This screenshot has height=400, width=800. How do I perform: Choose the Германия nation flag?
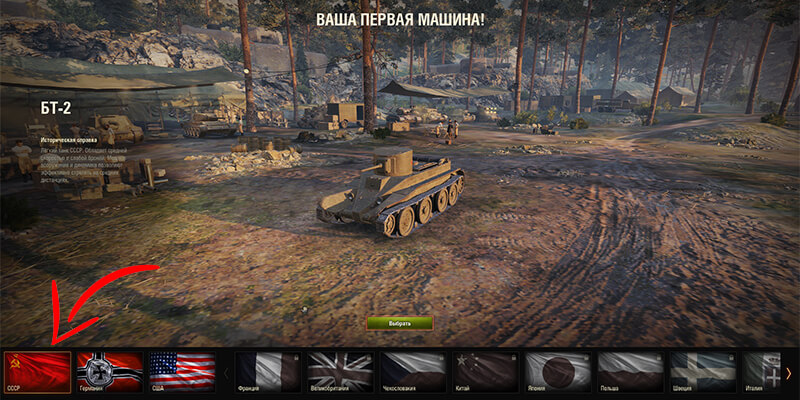click(110, 372)
